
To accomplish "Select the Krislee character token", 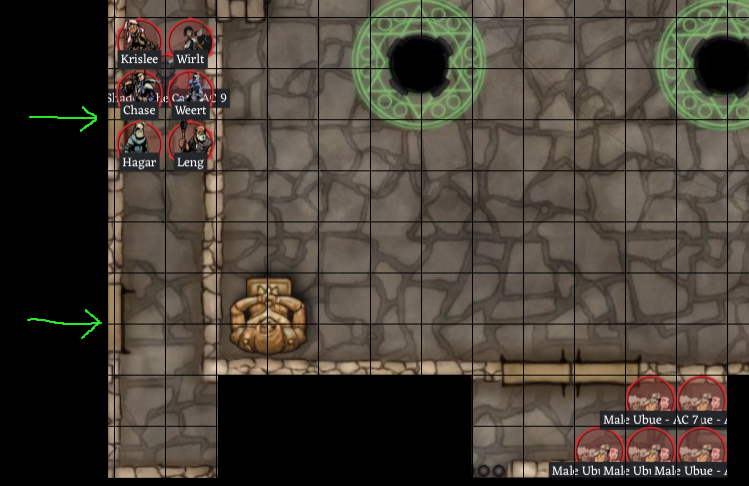I will tap(140, 39).
